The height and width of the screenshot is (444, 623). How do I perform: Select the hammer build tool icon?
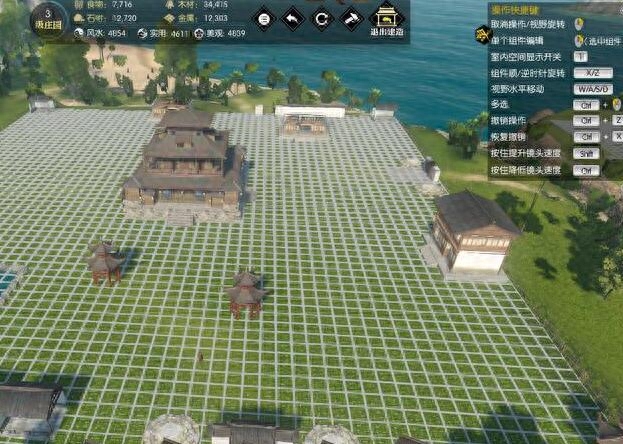350,18
